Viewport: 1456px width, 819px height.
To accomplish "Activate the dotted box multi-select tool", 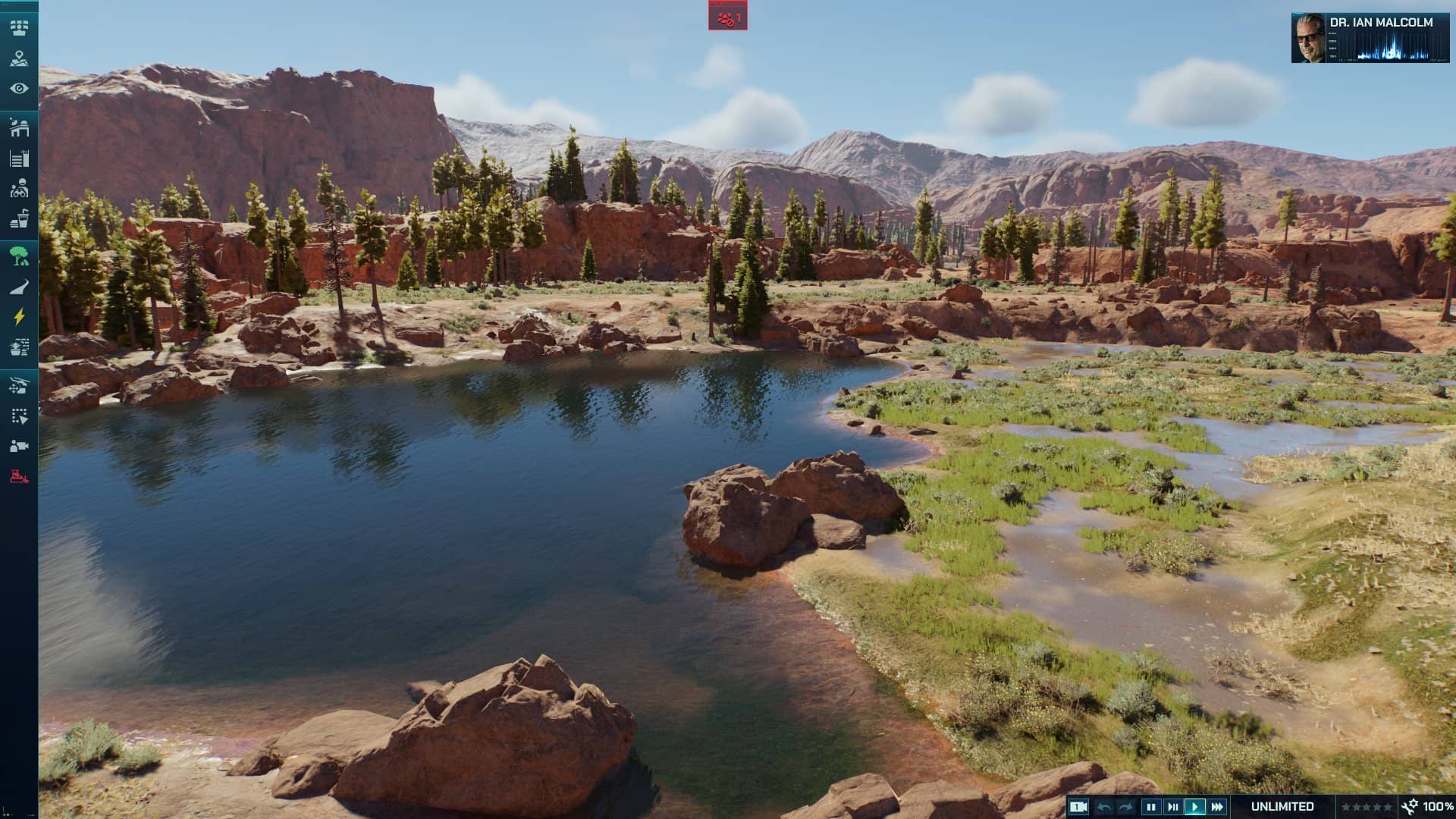I will (19, 416).
